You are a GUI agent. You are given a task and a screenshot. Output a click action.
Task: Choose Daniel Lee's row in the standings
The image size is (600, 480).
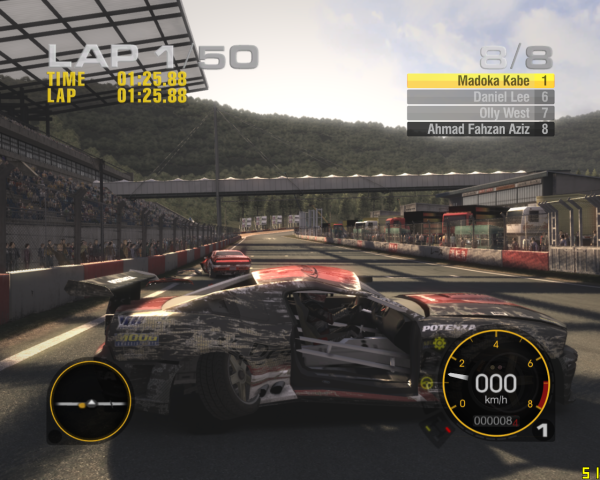point(480,97)
